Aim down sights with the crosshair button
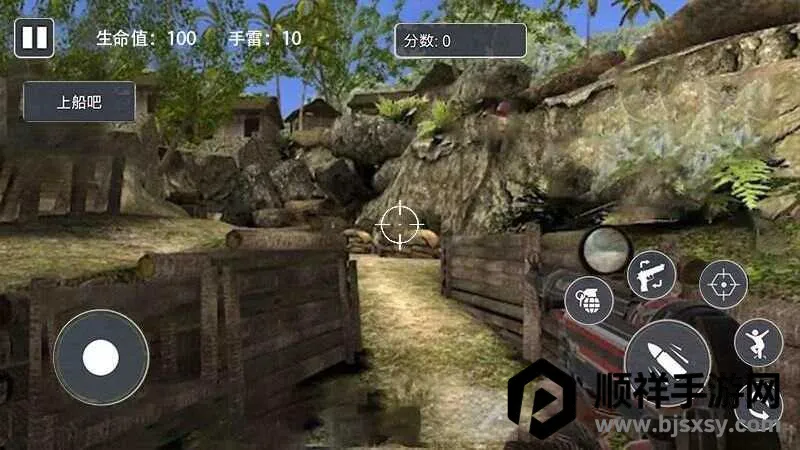 722,284
